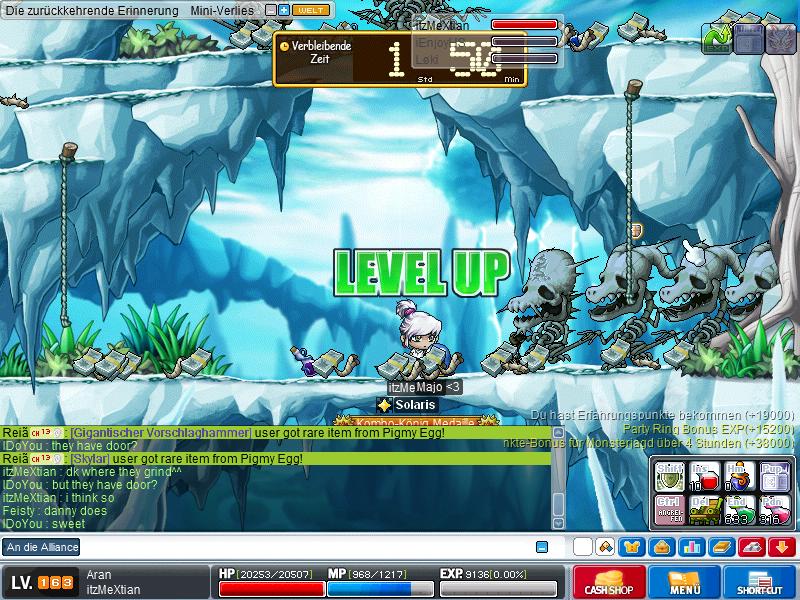This screenshot has height=600, width=800.
Task: Expand the minimap with the plus button
Action: tap(284, 10)
